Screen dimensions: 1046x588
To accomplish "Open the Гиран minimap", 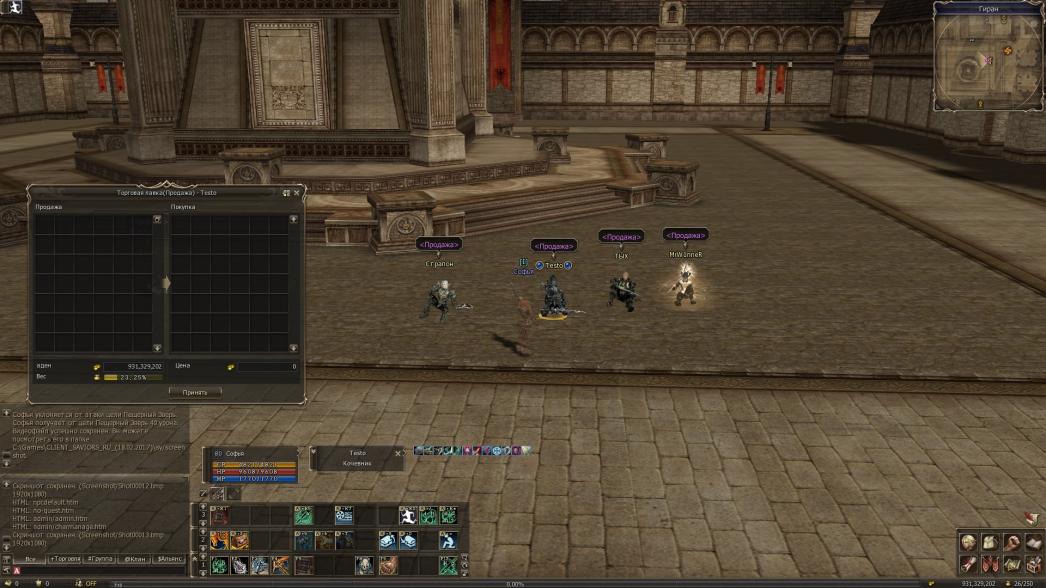I will pyautogui.click(x=988, y=60).
